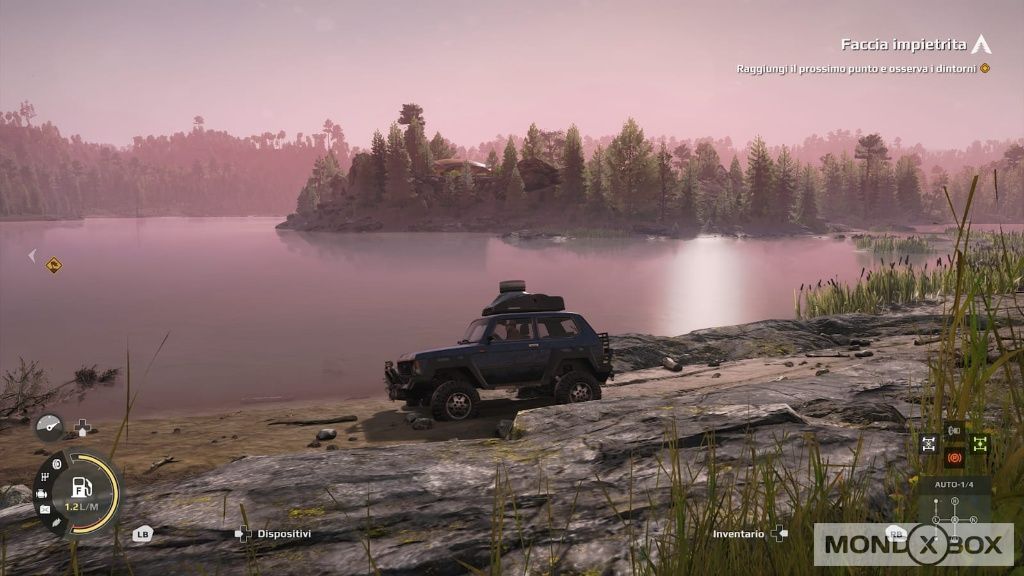Viewport: 1024px width, 576px height.
Task: Open the Inventario panel
Action: (738, 534)
